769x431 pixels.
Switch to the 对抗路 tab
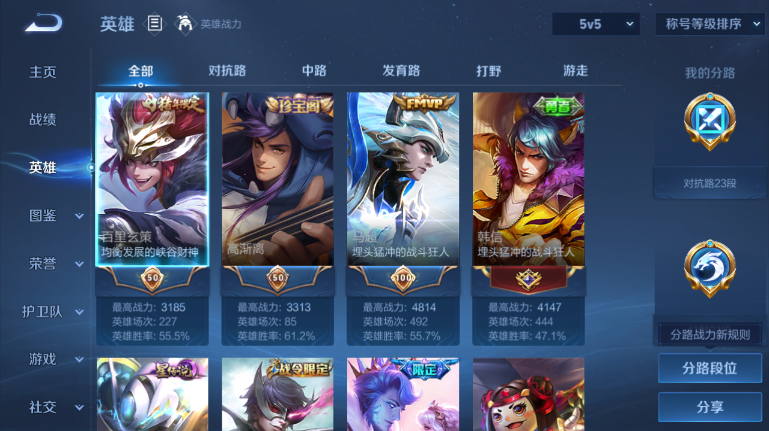tap(227, 71)
